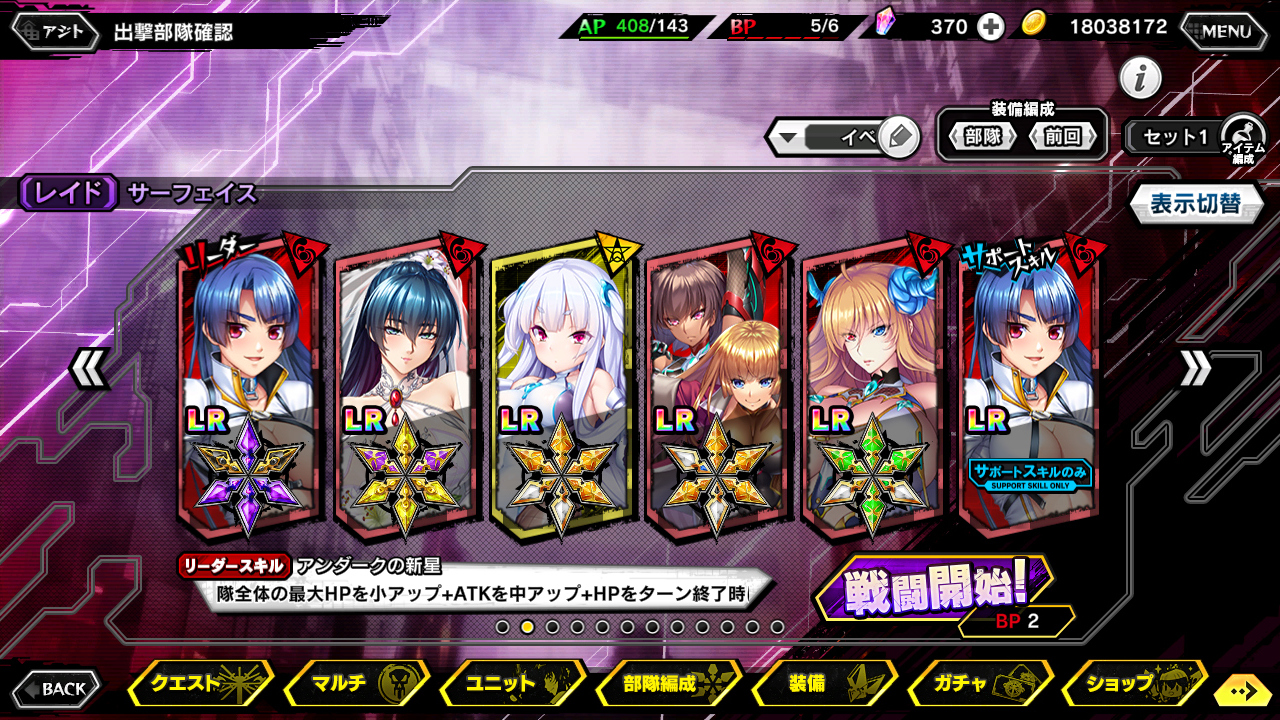Viewport: 1280px width, 720px height.
Task: Start battle with 戦闘開始 button
Action: (935, 589)
